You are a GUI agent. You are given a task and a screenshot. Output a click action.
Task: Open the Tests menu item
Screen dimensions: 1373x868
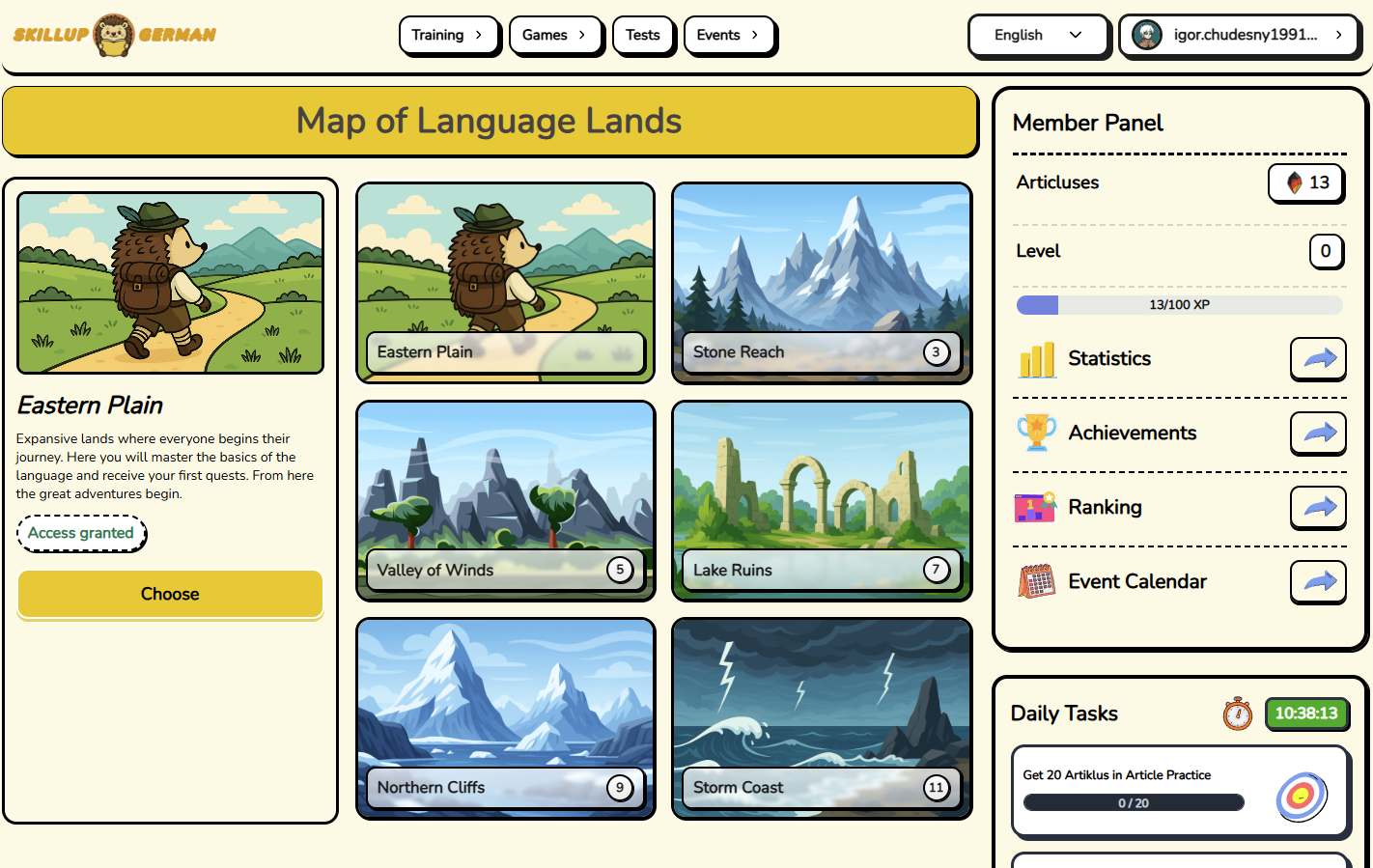point(643,34)
